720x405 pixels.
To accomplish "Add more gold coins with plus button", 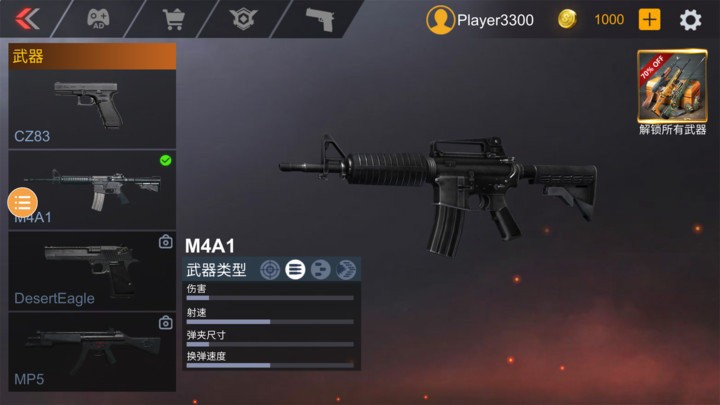I will (x=650, y=19).
